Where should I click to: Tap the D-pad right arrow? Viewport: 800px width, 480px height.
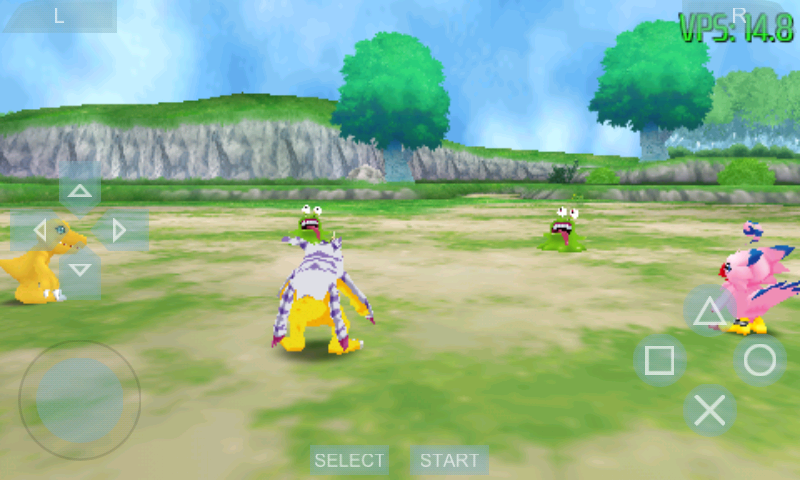pos(120,231)
